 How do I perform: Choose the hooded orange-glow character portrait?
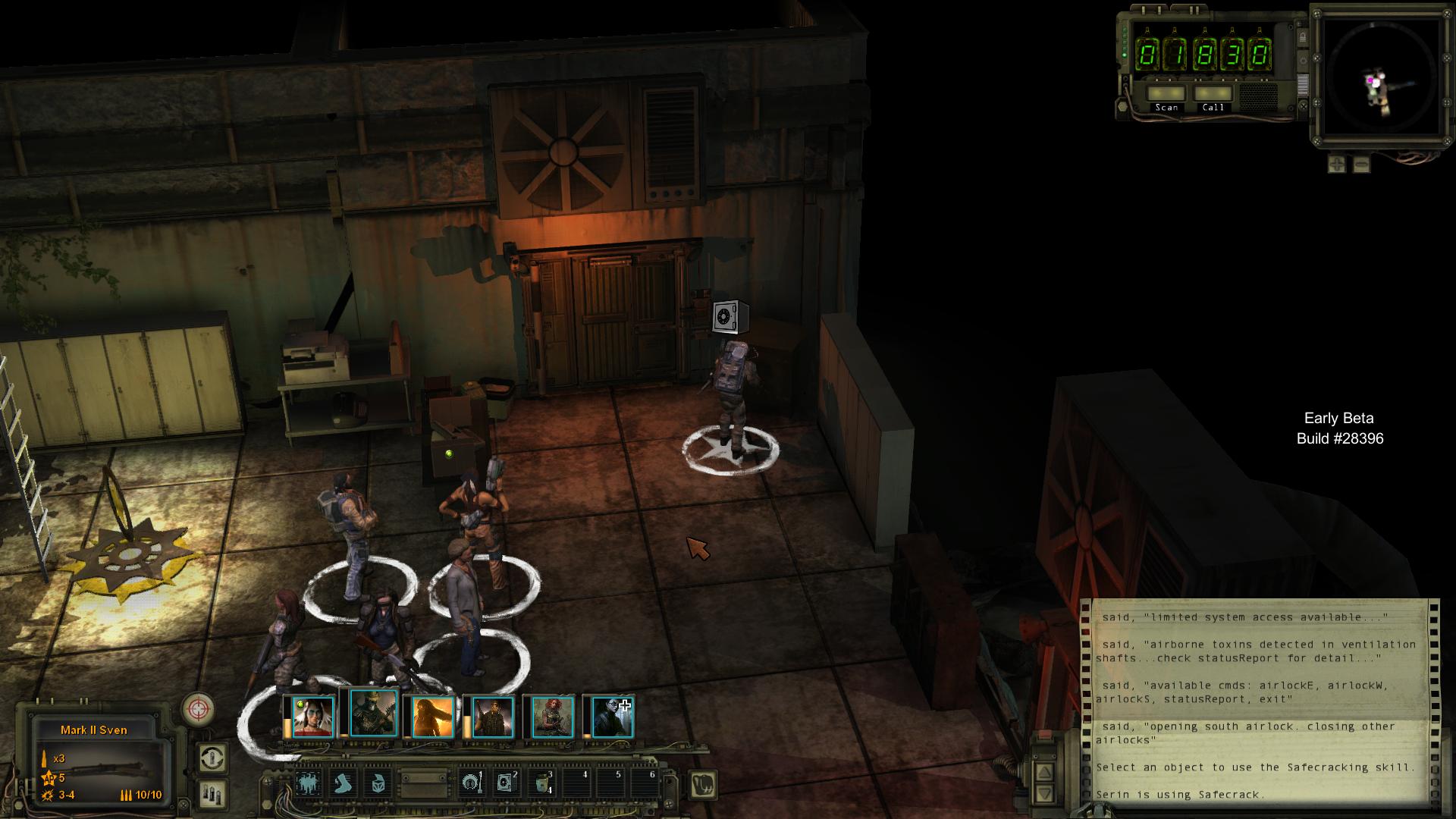(x=432, y=717)
